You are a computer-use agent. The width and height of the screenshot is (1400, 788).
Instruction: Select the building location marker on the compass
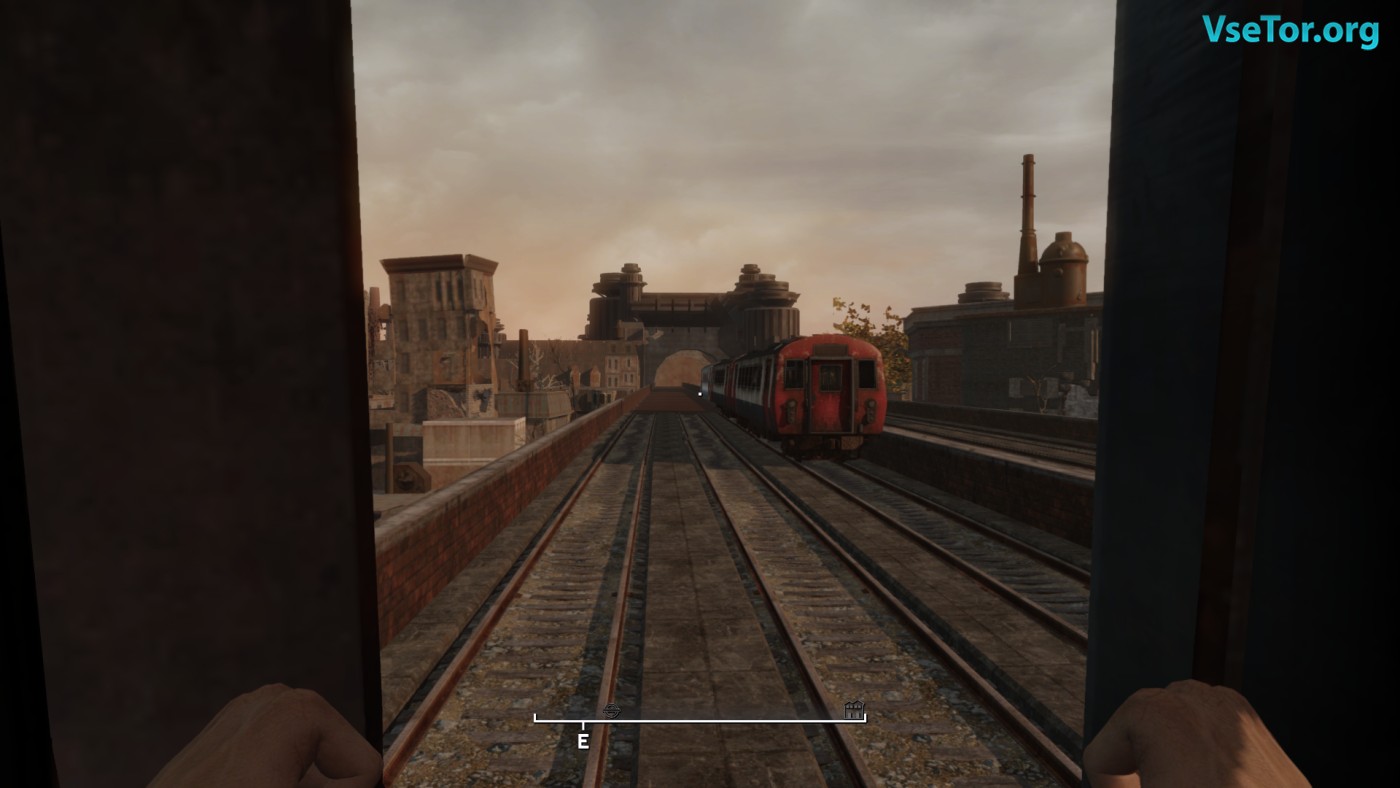[853, 710]
